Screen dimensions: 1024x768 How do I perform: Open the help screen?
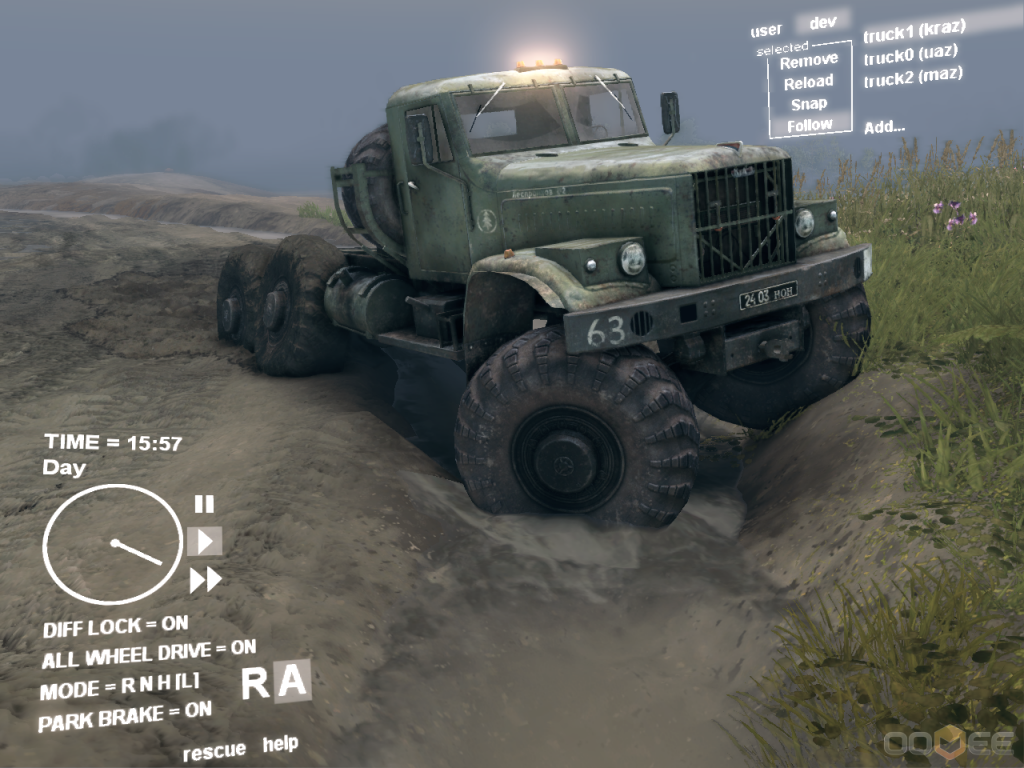click(x=280, y=744)
